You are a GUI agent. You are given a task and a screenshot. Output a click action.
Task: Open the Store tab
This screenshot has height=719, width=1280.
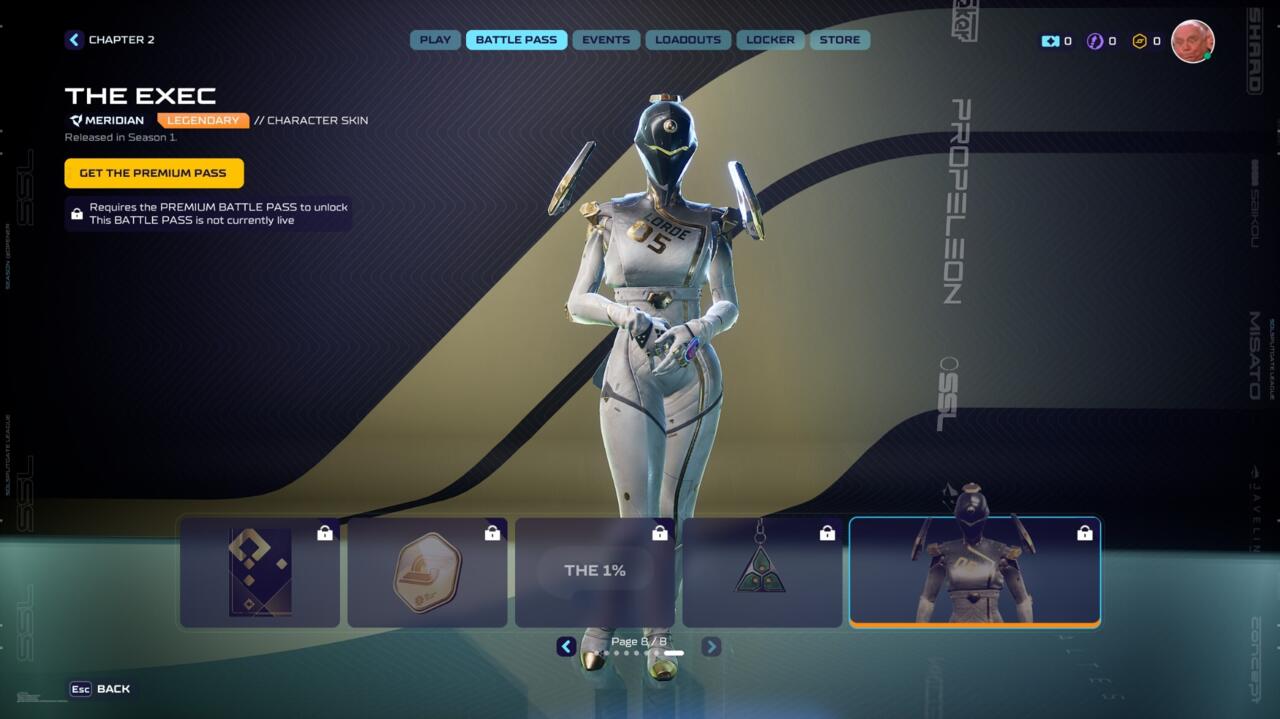pyautogui.click(x=839, y=40)
